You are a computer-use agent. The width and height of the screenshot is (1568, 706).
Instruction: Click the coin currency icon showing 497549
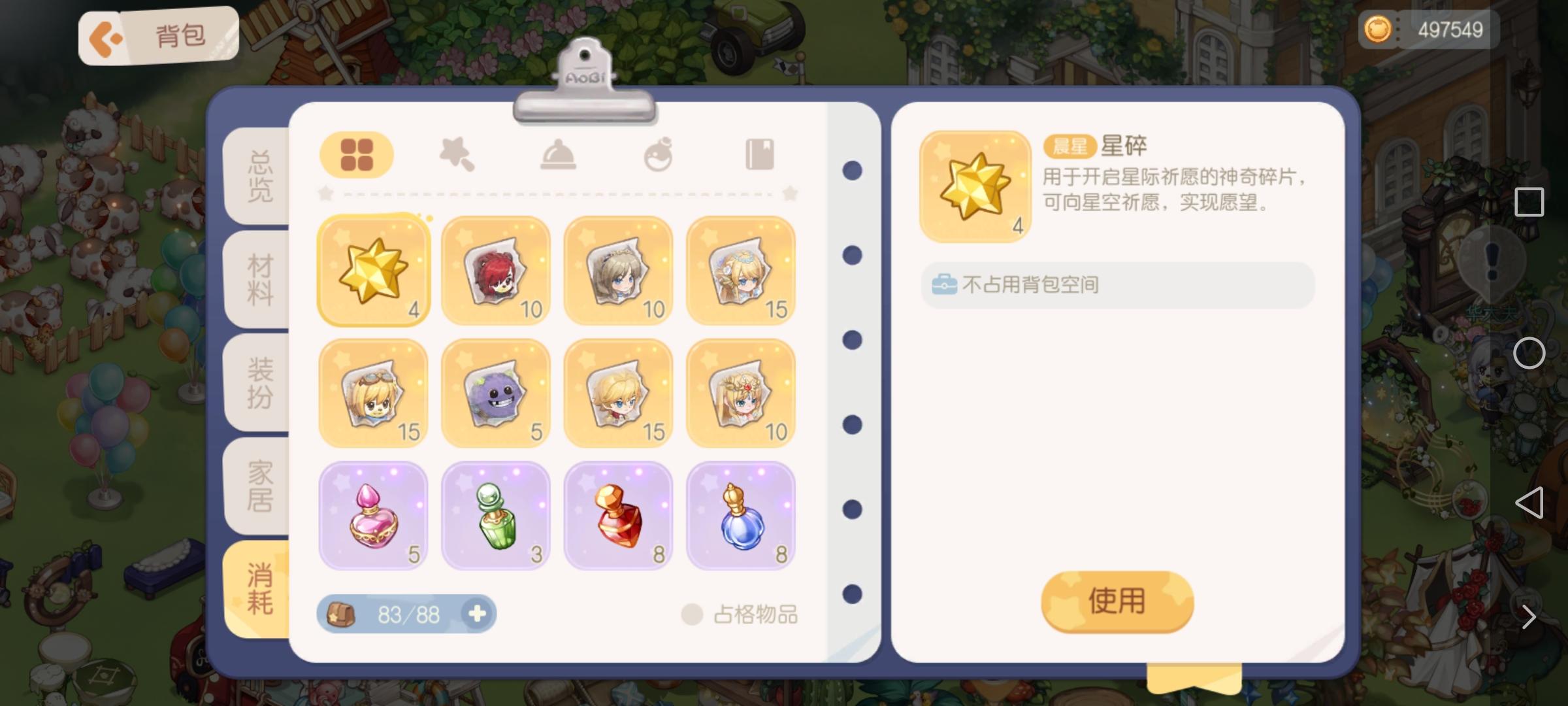(1379, 29)
